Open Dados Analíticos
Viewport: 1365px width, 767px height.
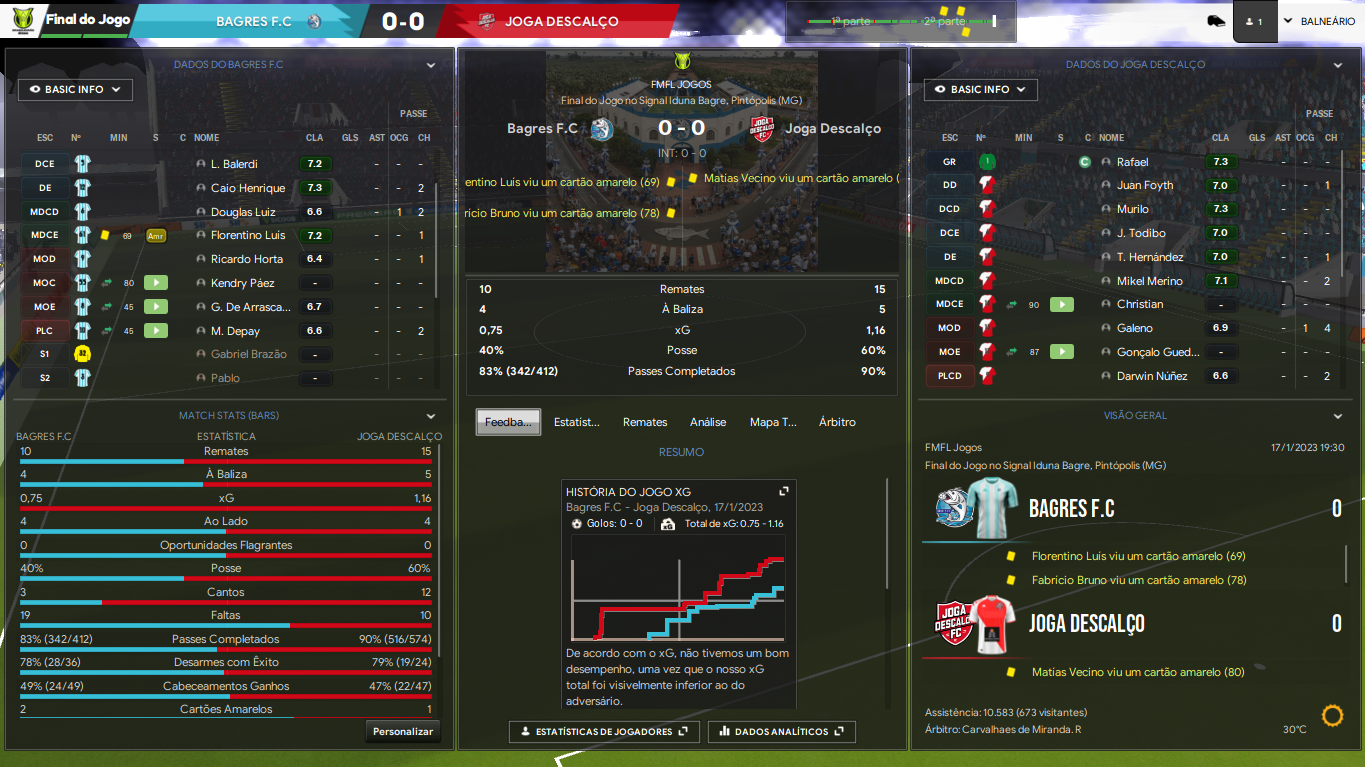(781, 732)
